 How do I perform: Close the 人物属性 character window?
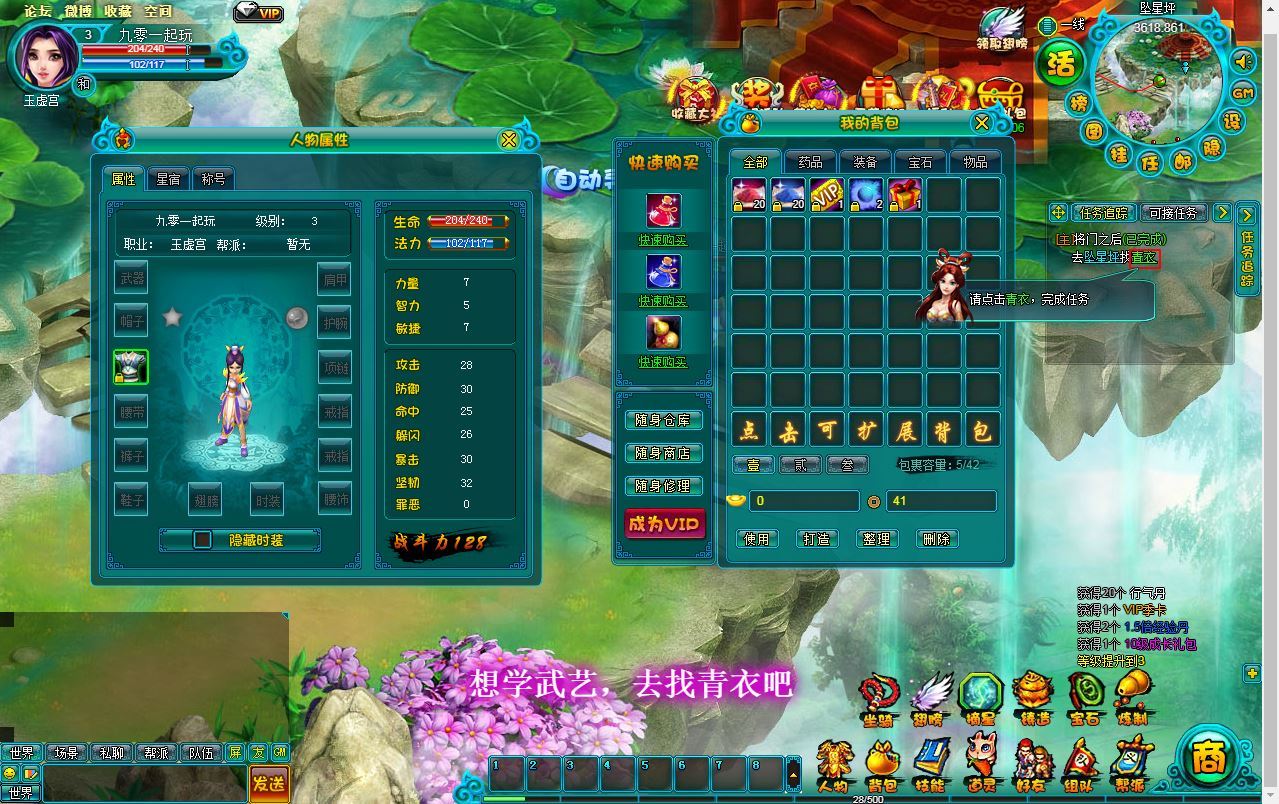coord(509,140)
